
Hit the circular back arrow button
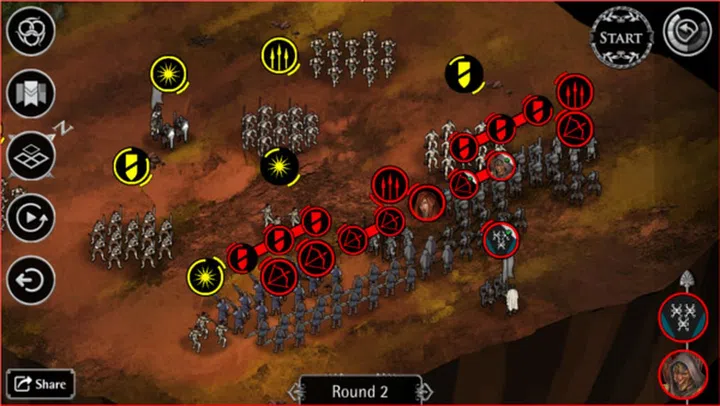(30, 279)
